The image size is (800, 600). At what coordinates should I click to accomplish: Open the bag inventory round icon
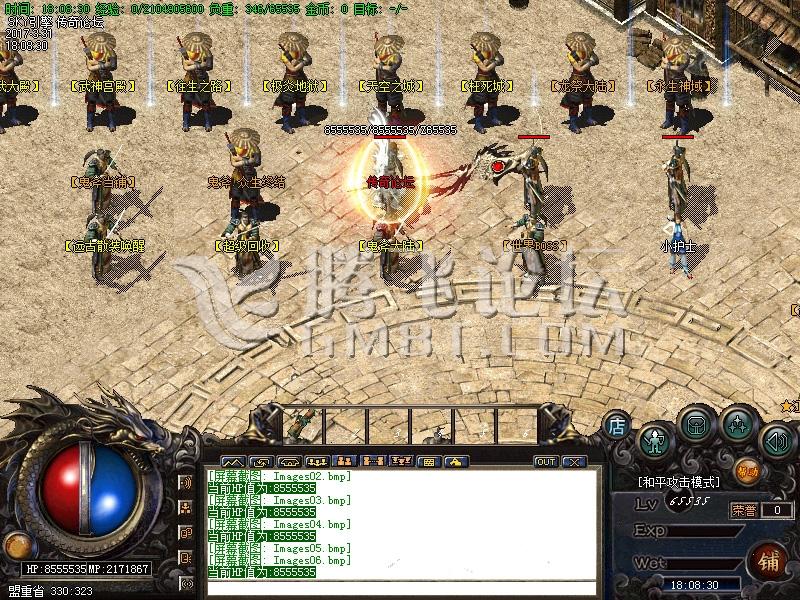(696, 425)
